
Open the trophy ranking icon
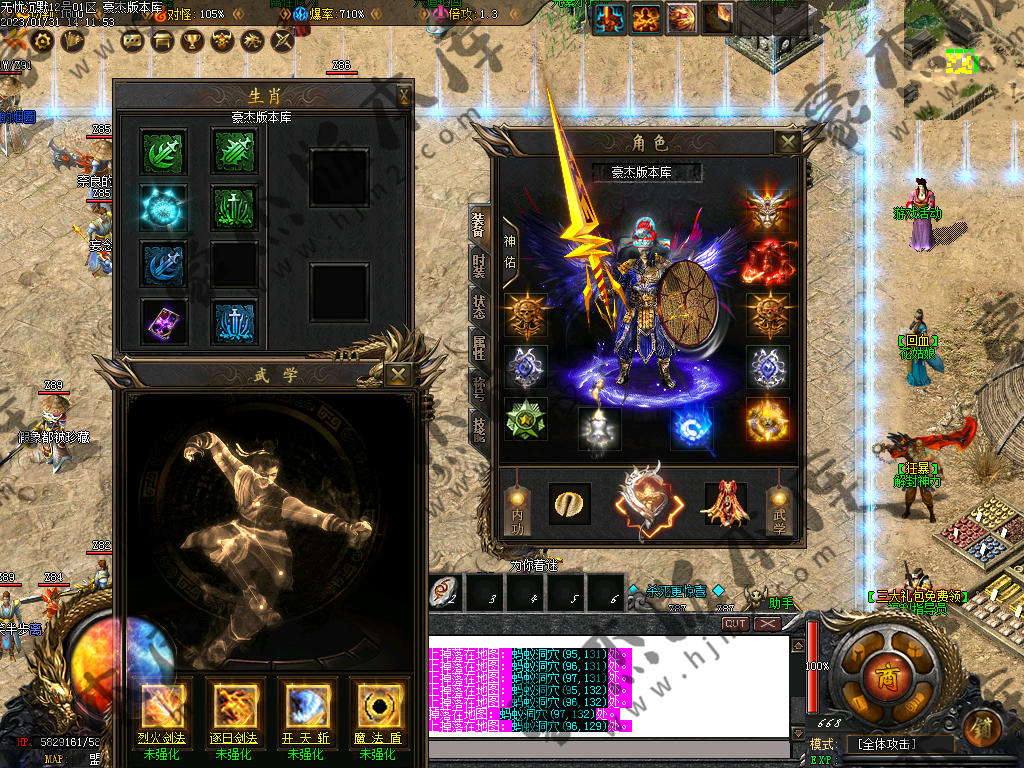pos(192,40)
